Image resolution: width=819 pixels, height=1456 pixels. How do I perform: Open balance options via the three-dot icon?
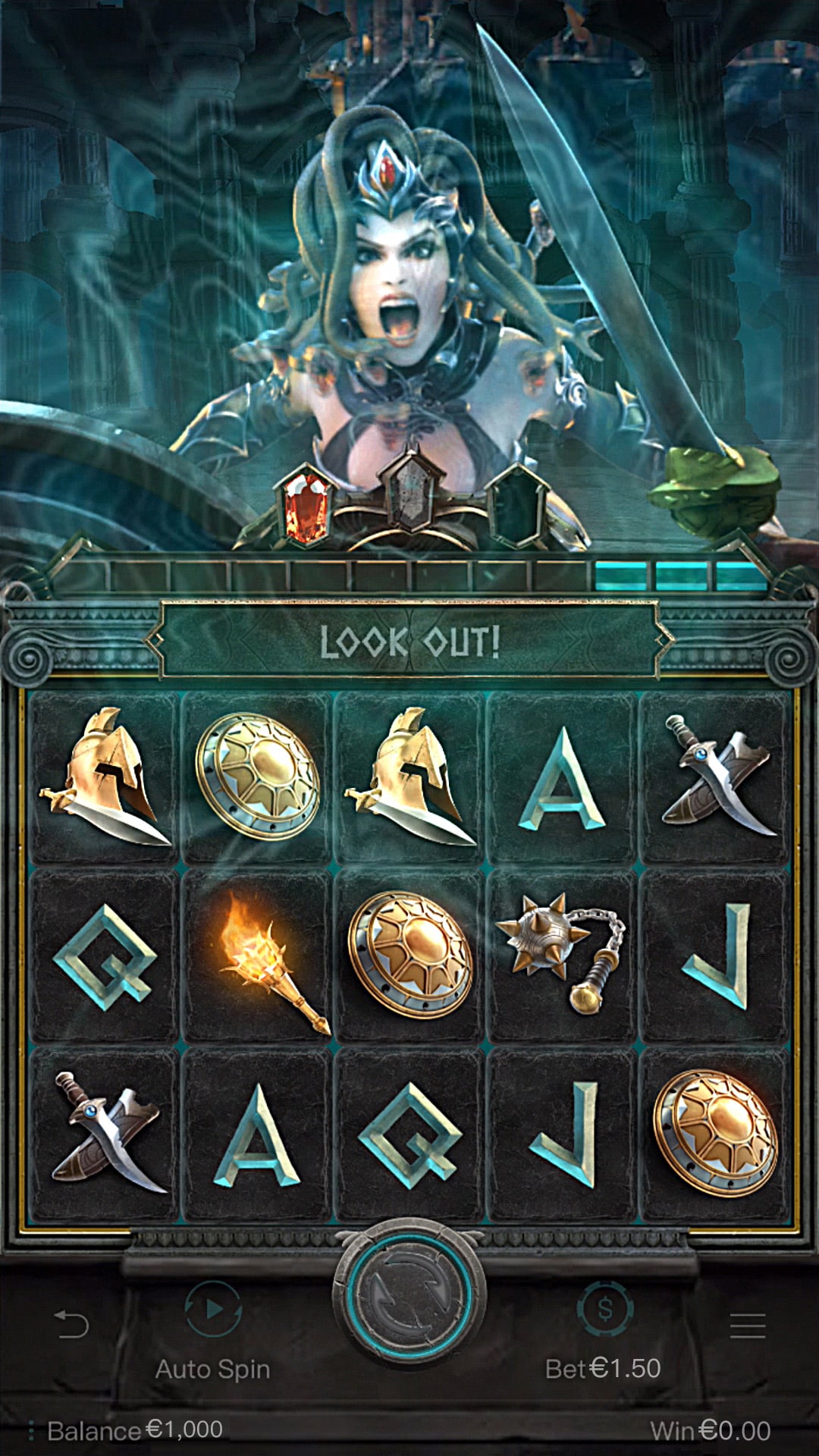[31, 1431]
